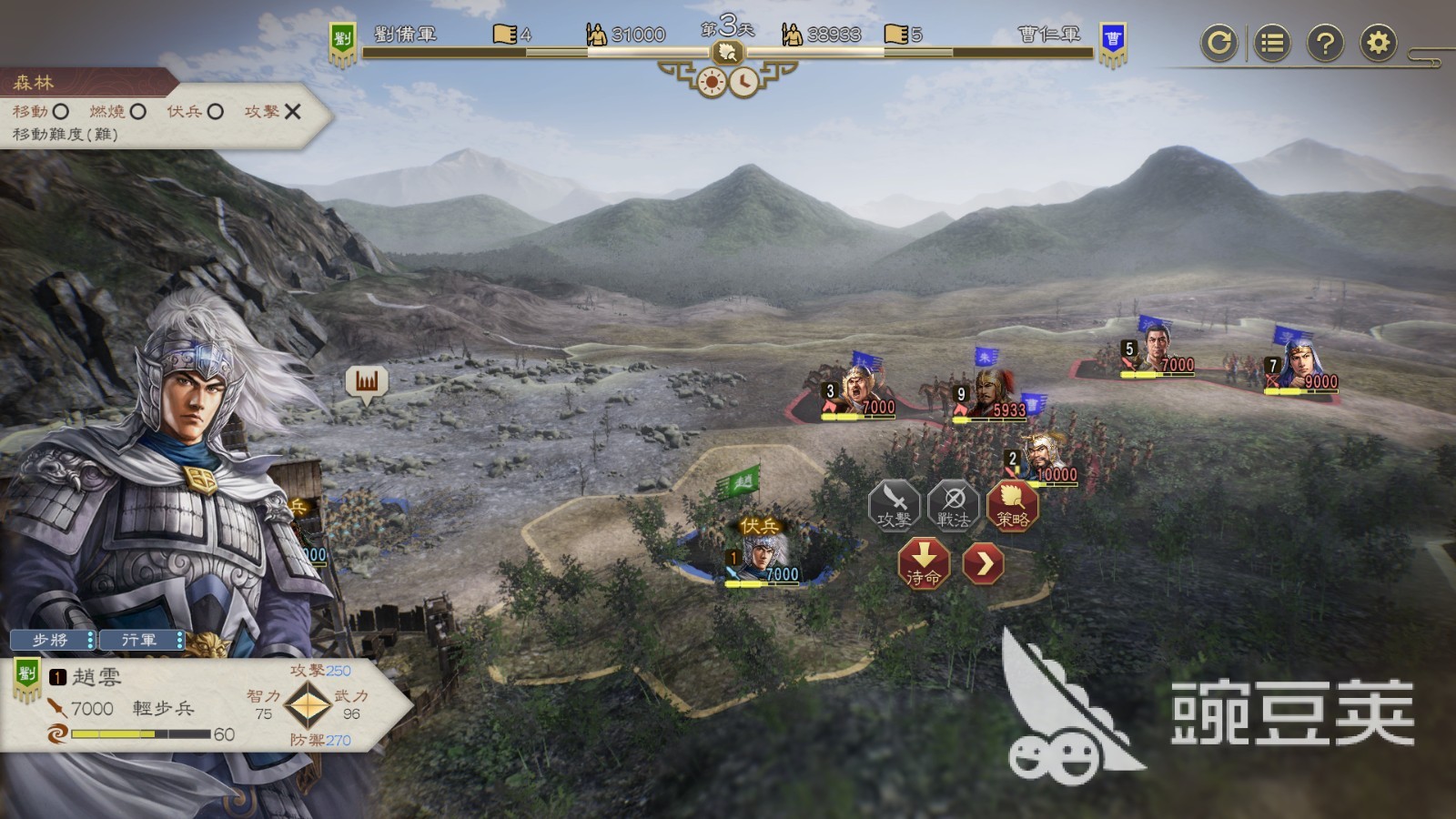Open the question mark help button

tap(1325, 43)
